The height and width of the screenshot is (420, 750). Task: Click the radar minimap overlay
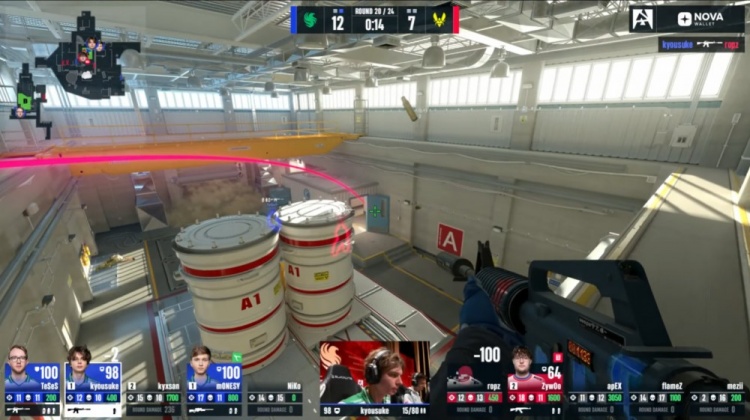coord(75,70)
